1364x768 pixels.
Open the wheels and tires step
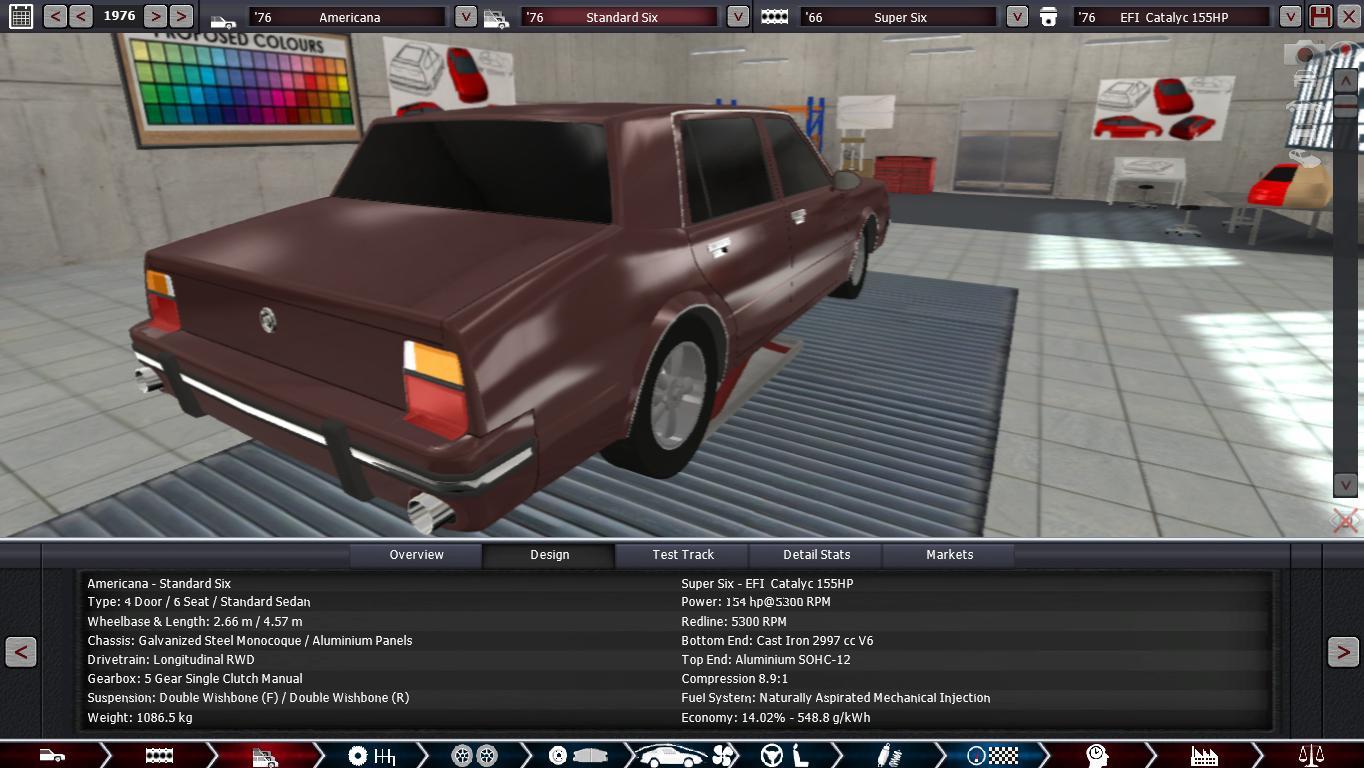[x=474, y=756]
